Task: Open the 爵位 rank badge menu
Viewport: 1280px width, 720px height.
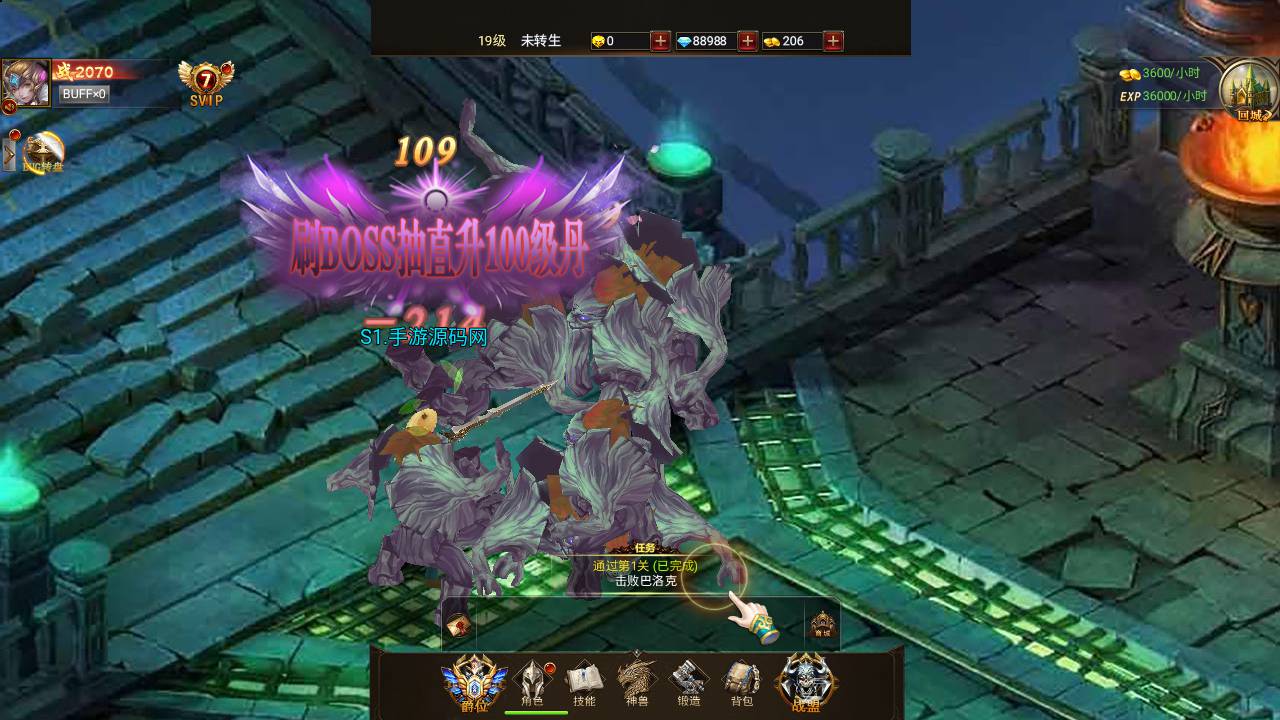Action: click(x=474, y=682)
